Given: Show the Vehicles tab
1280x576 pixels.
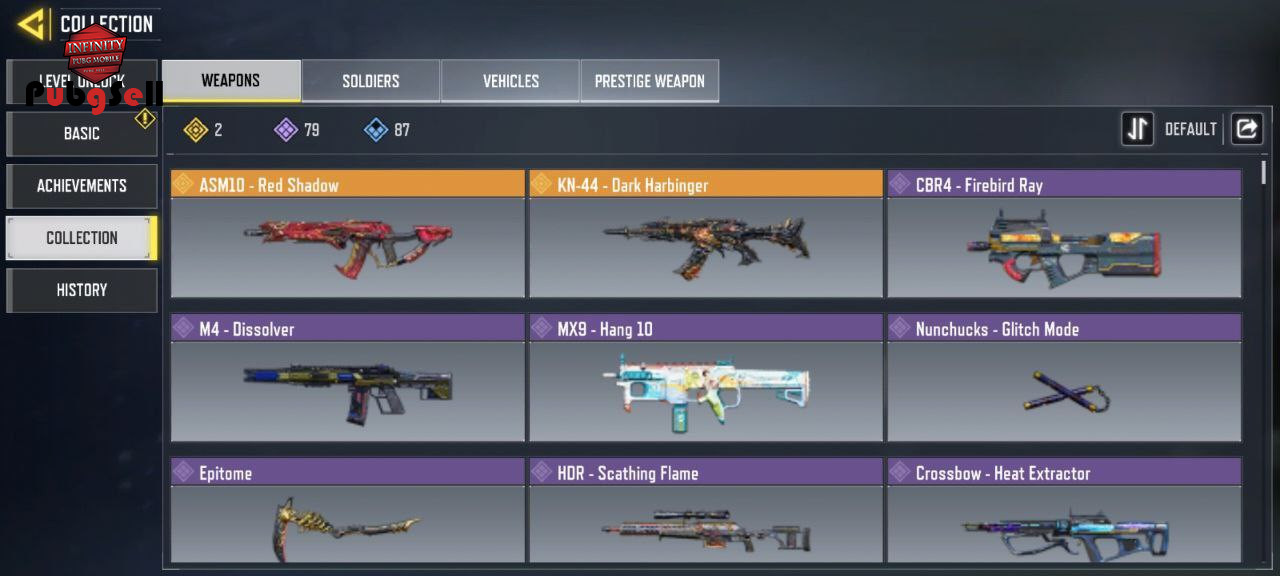Looking at the screenshot, I should (510, 81).
